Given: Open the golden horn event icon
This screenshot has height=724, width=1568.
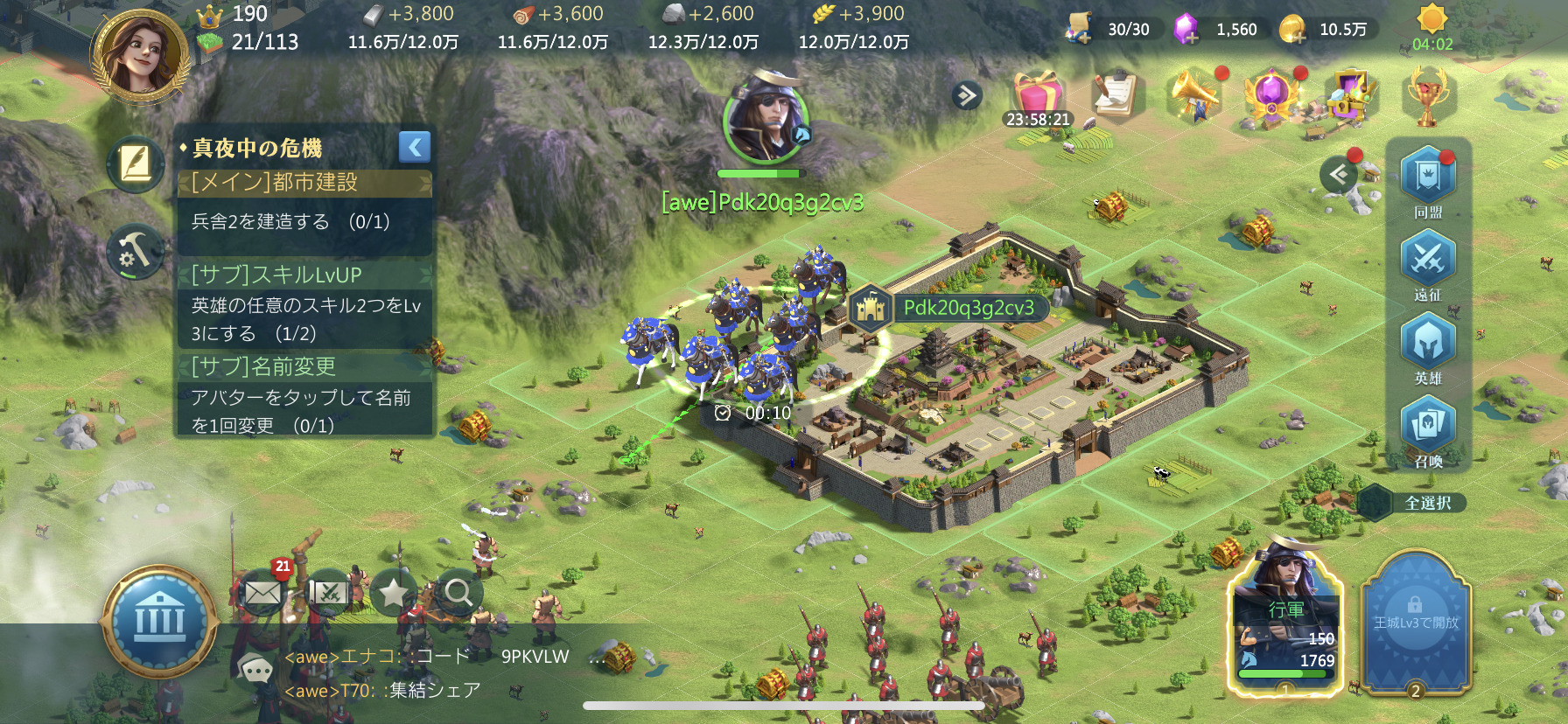Looking at the screenshot, I should click(1194, 94).
